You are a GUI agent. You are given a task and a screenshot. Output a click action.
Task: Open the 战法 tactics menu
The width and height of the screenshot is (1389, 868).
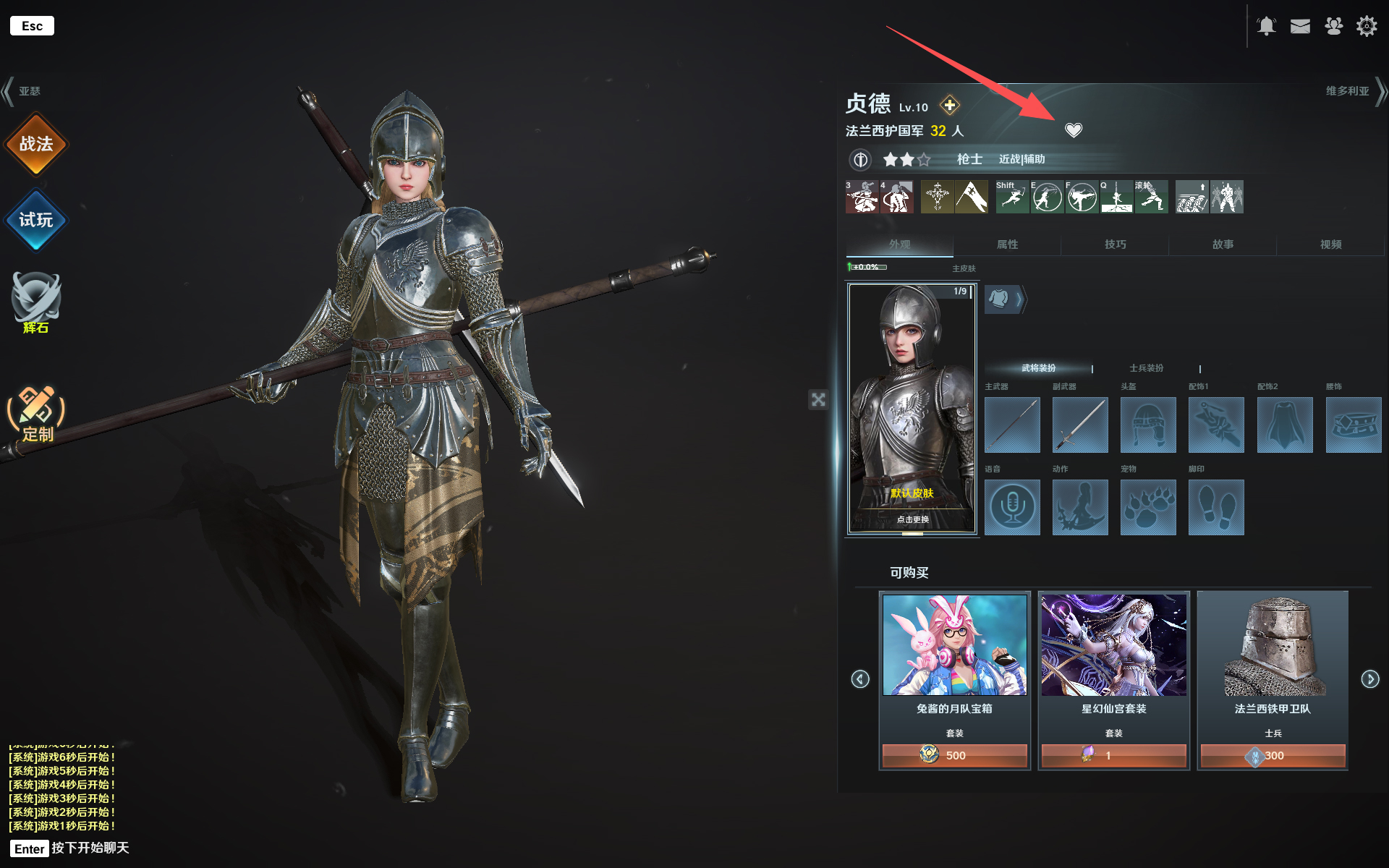(x=35, y=144)
